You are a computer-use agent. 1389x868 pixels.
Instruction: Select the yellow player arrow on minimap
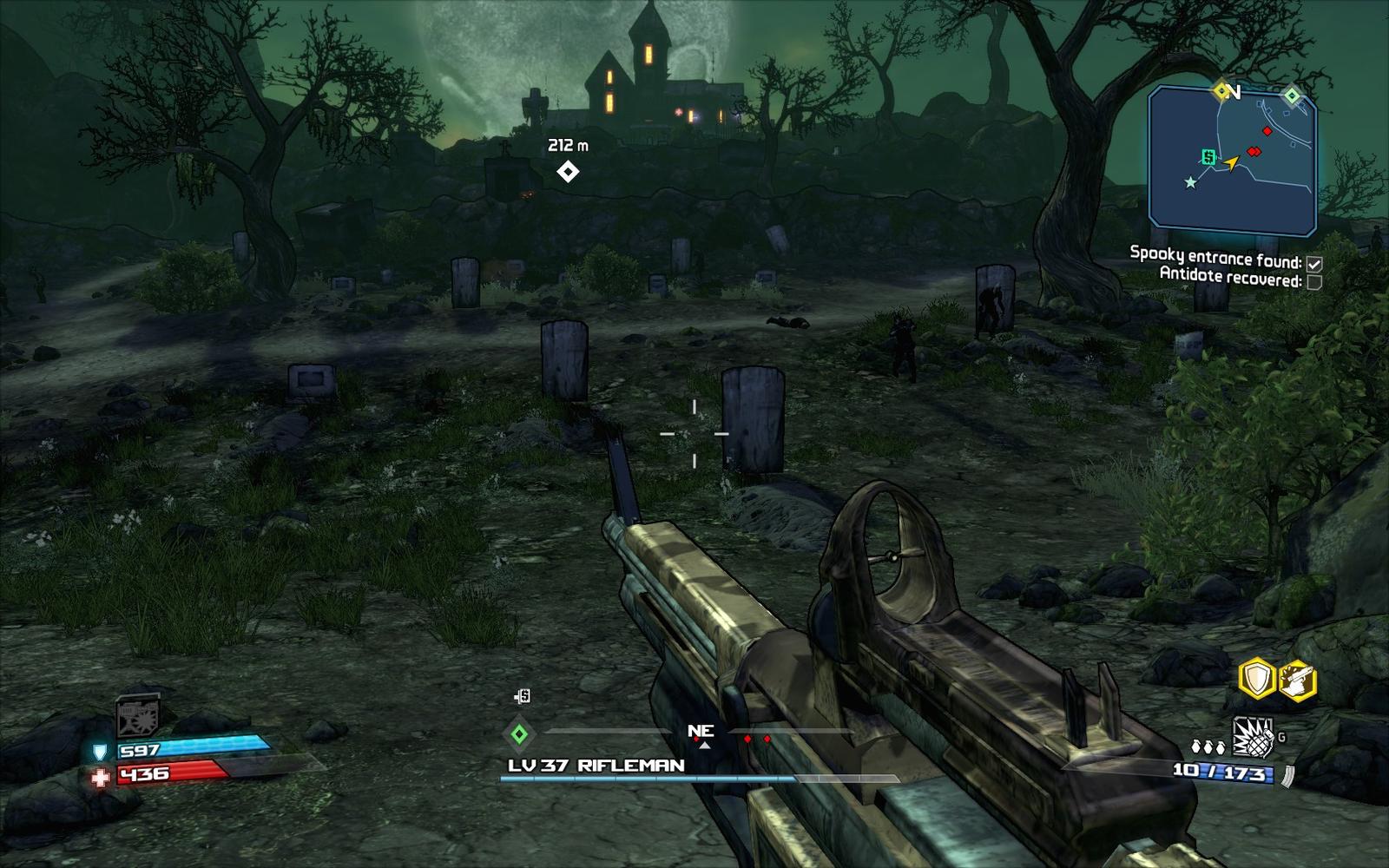(x=1230, y=162)
